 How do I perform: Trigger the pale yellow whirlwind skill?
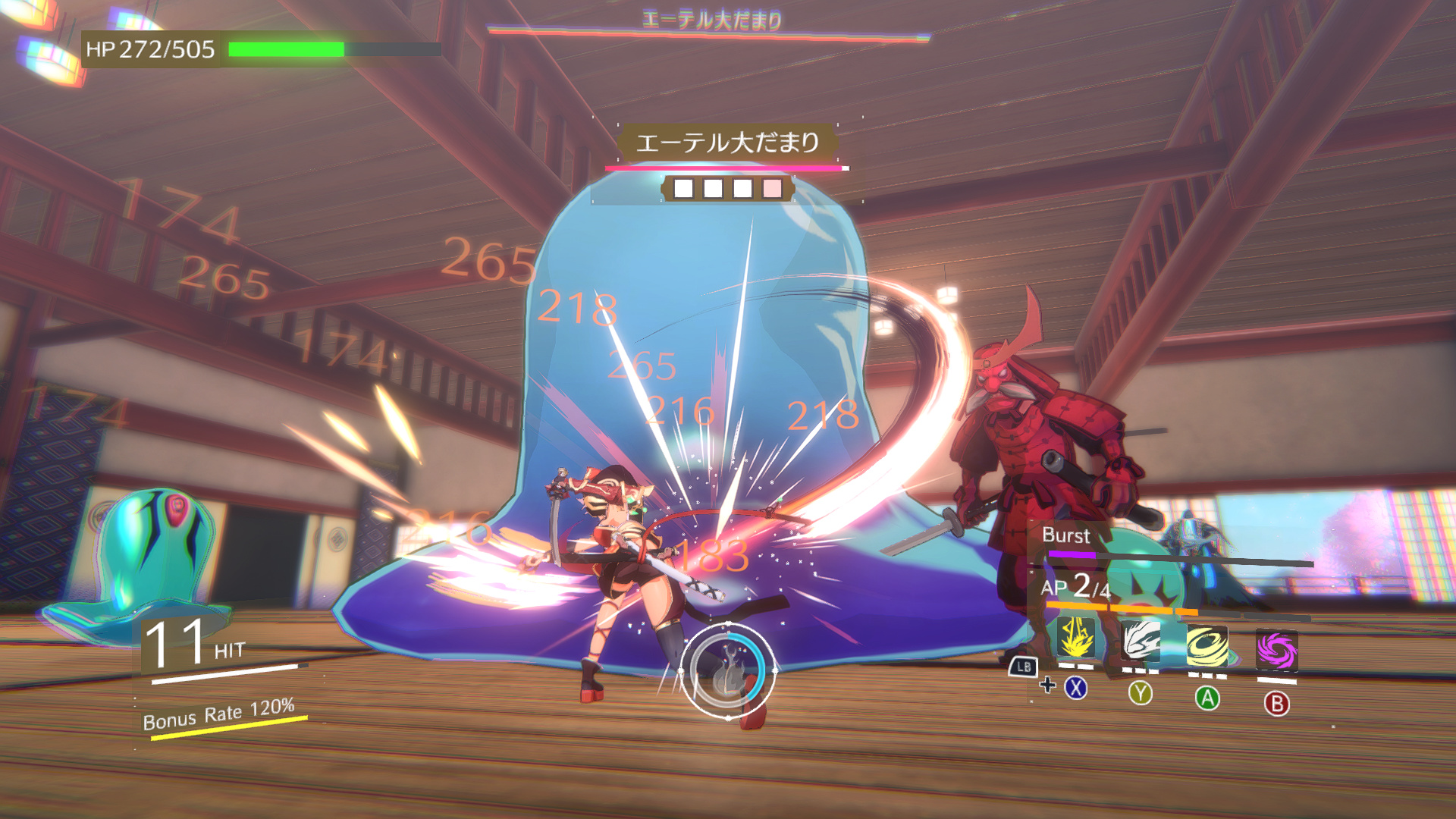tap(1207, 647)
